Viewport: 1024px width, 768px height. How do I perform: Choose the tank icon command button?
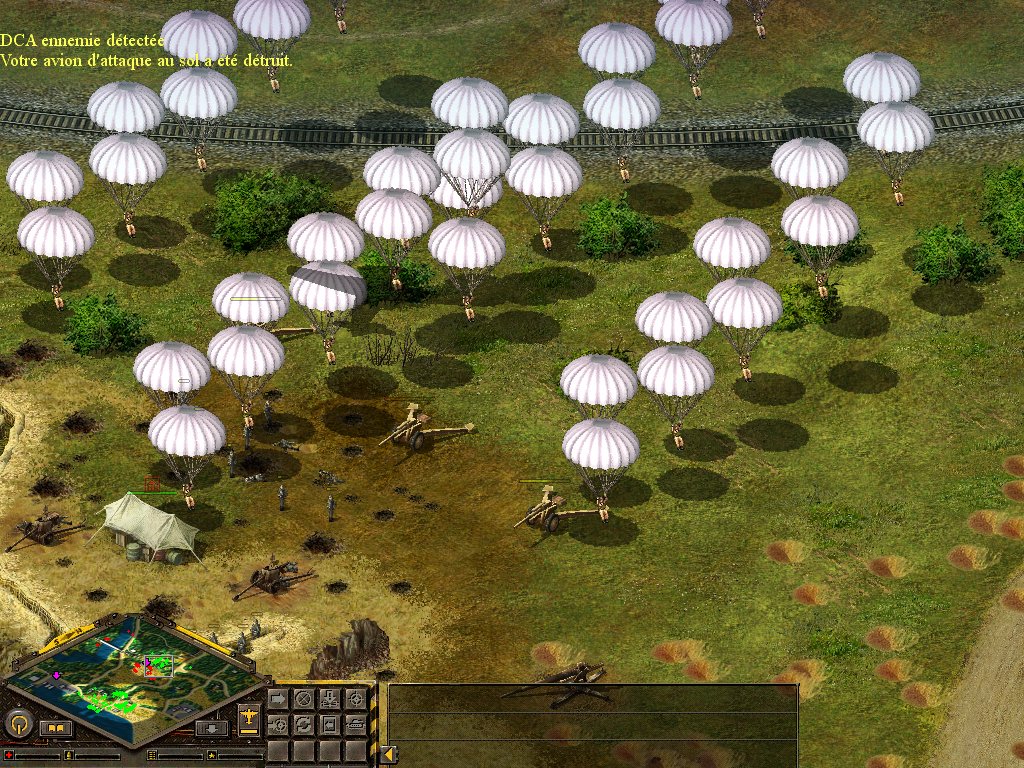coord(355,723)
